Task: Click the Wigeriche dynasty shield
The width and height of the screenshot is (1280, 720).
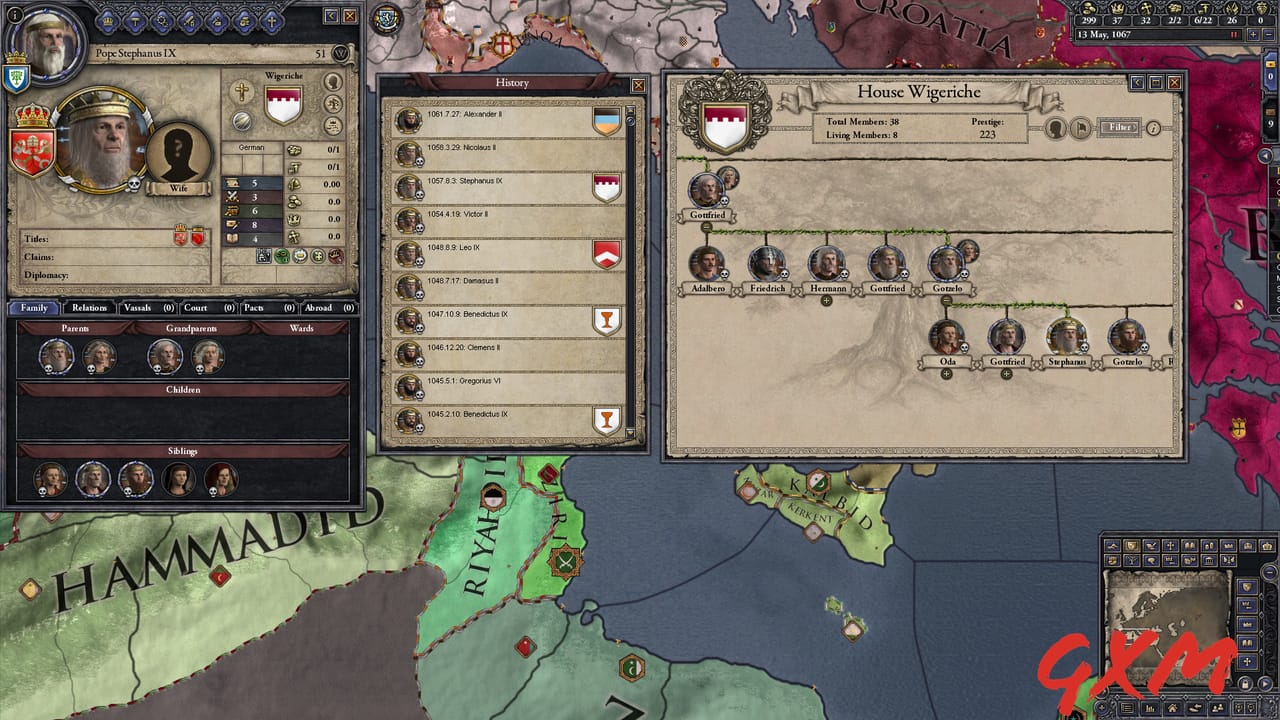Action: [x=283, y=104]
